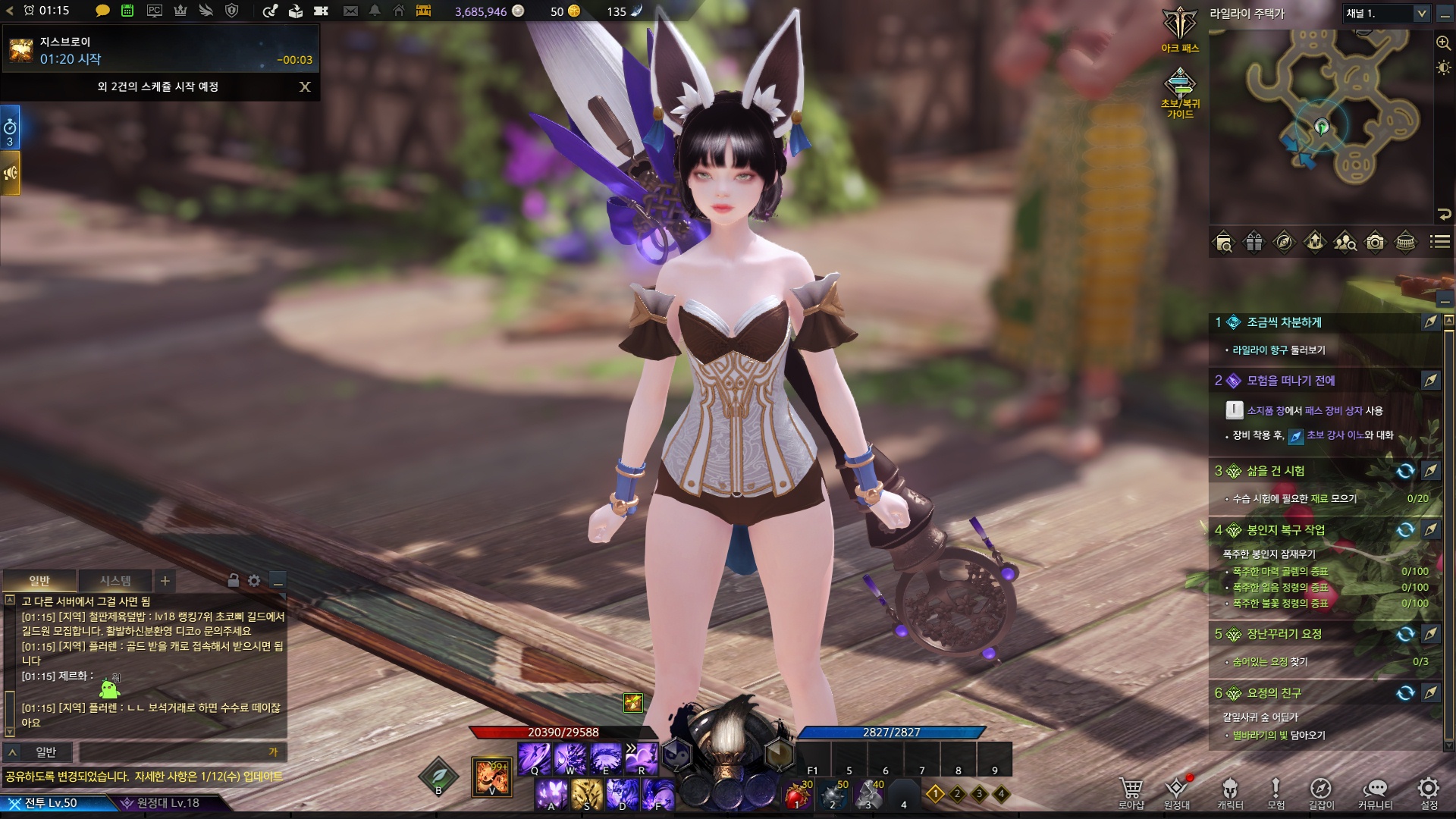The height and width of the screenshot is (819, 1456).
Task: Add a new chat tab
Action: pyautogui.click(x=165, y=581)
